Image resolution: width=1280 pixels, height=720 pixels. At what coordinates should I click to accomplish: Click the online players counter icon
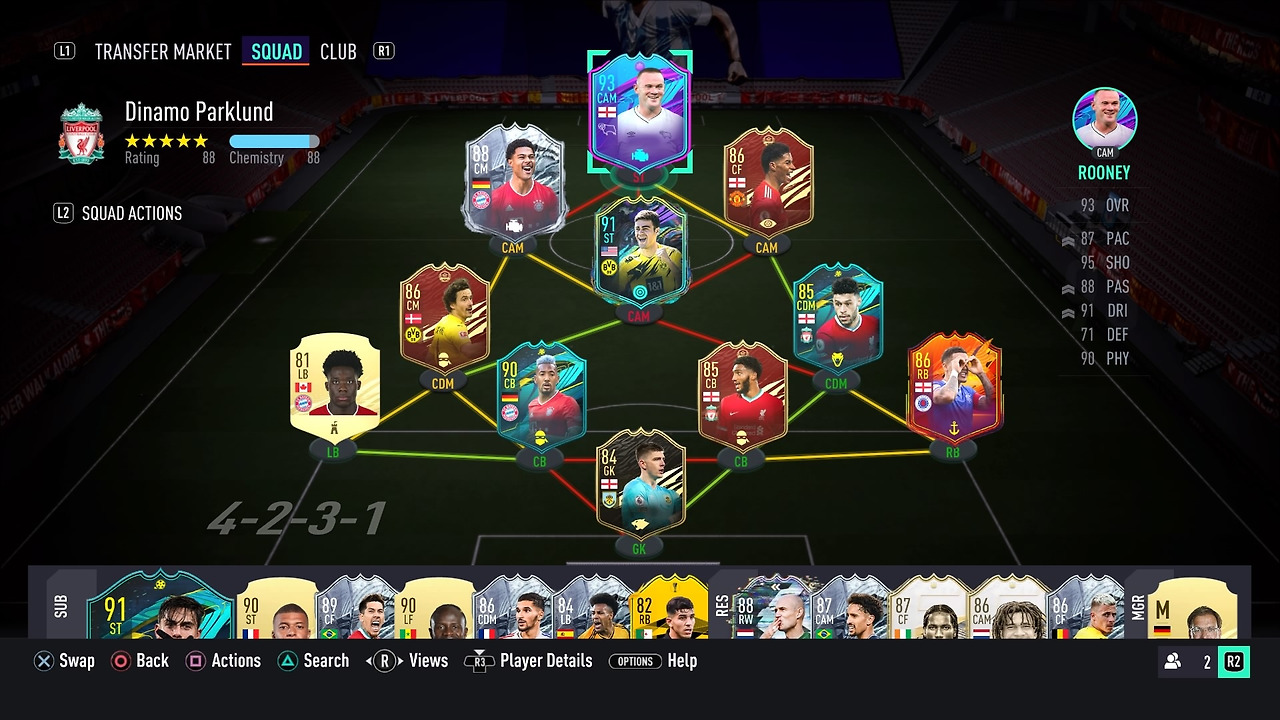click(1170, 660)
